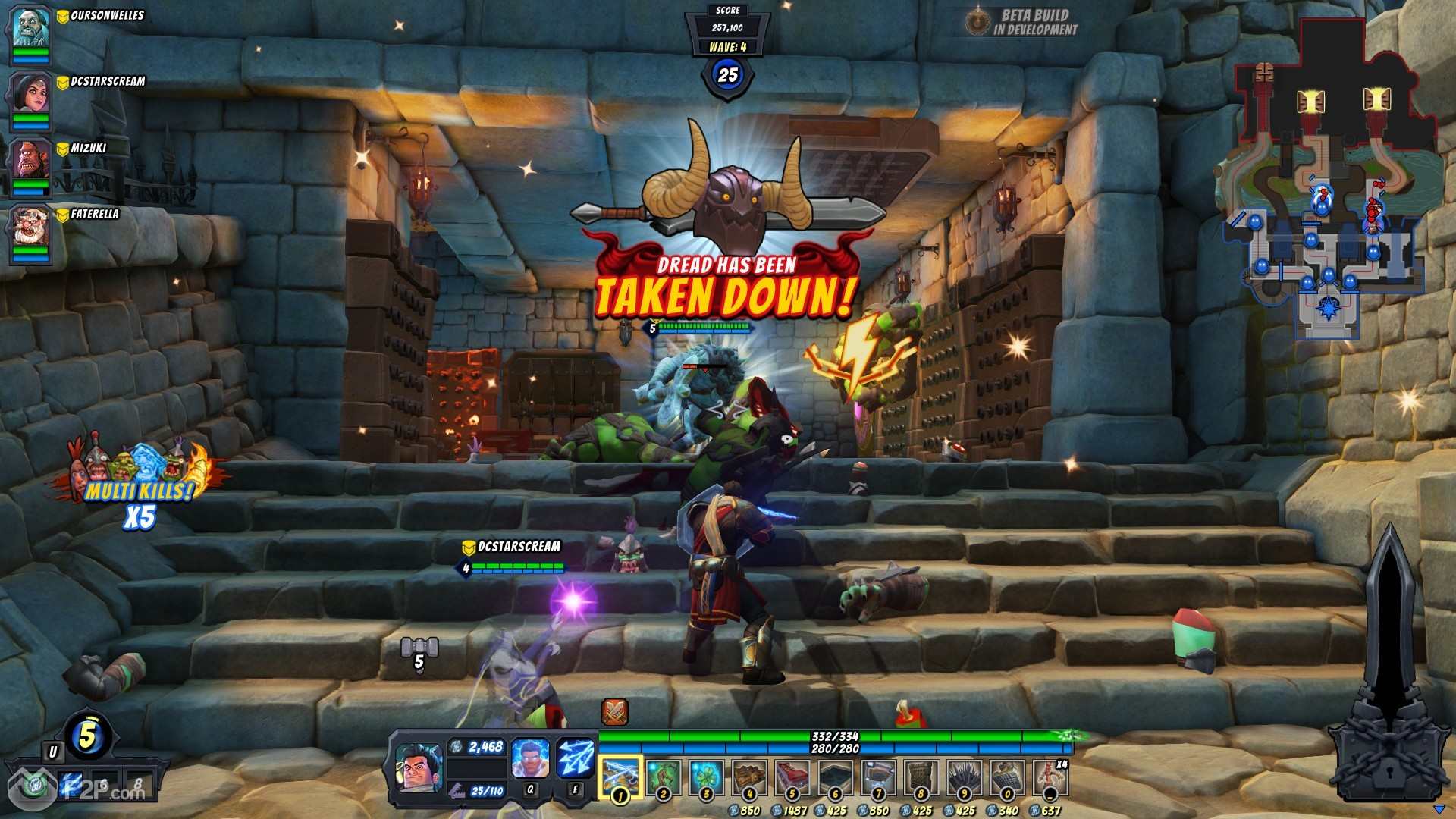The image size is (1456, 819).
Task: Select the crossbow weapon in slot 1
Action: (x=620, y=776)
